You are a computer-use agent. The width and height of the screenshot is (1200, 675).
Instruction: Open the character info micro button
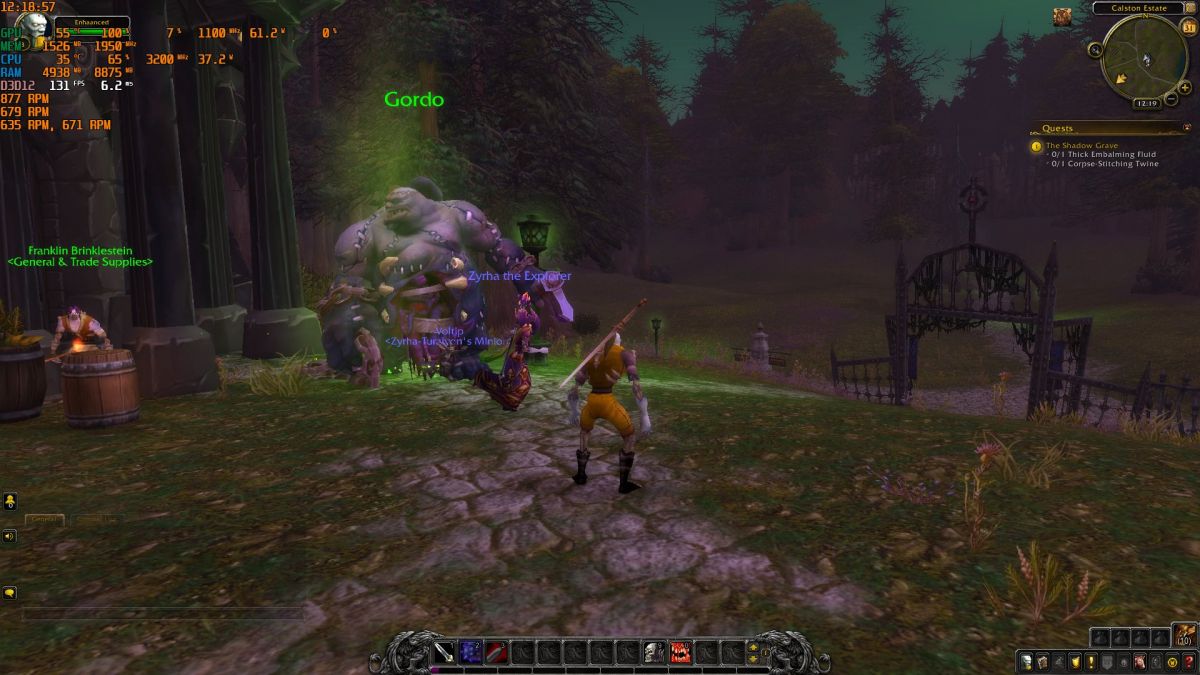coord(1027,662)
